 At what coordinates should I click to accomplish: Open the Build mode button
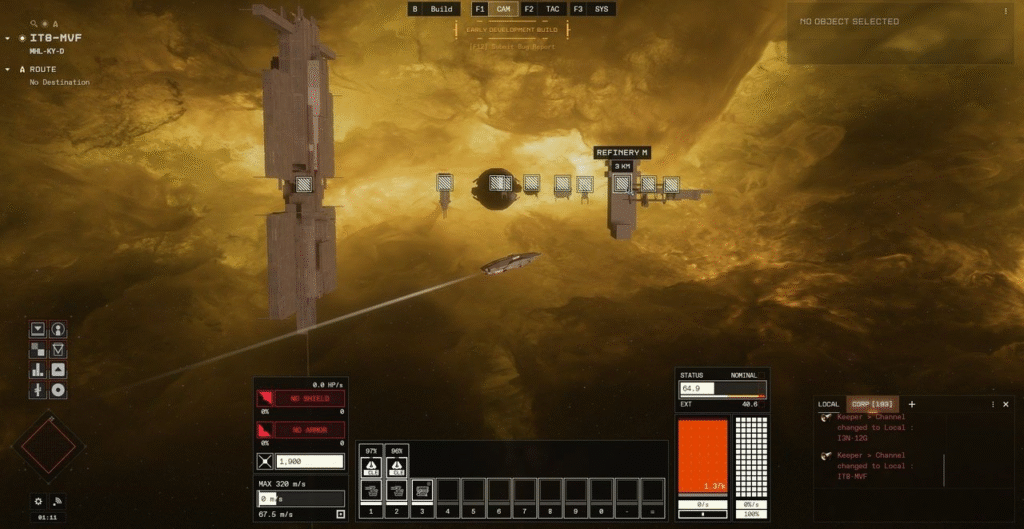pos(441,9)
